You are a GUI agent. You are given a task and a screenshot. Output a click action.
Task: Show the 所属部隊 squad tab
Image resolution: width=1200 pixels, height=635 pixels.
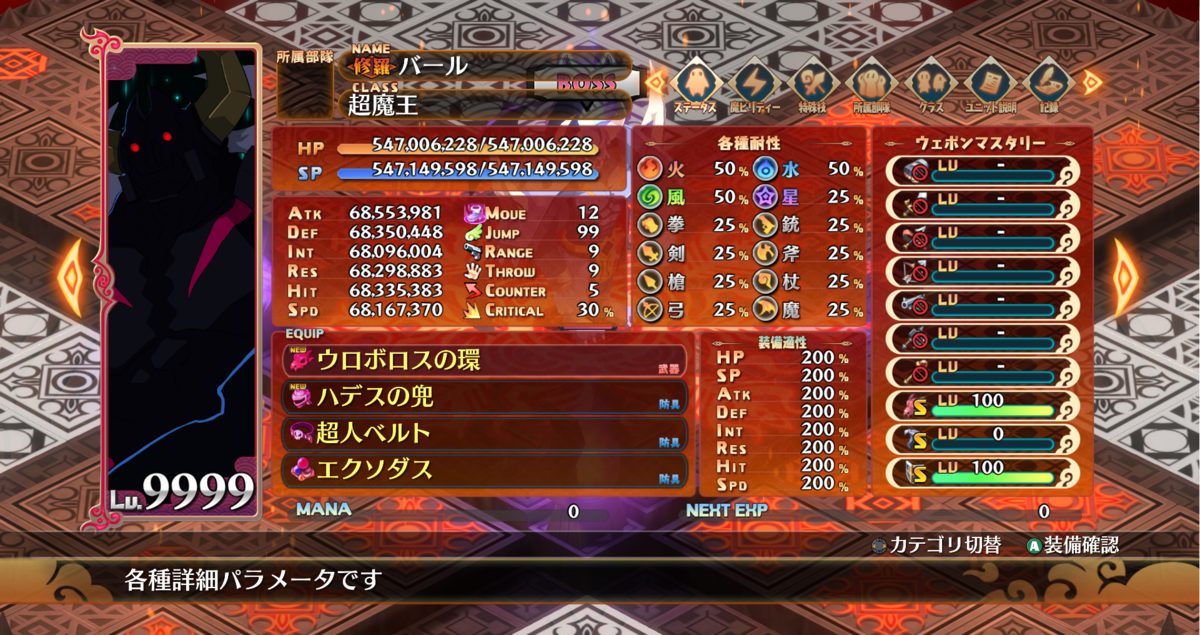(871, 85)
